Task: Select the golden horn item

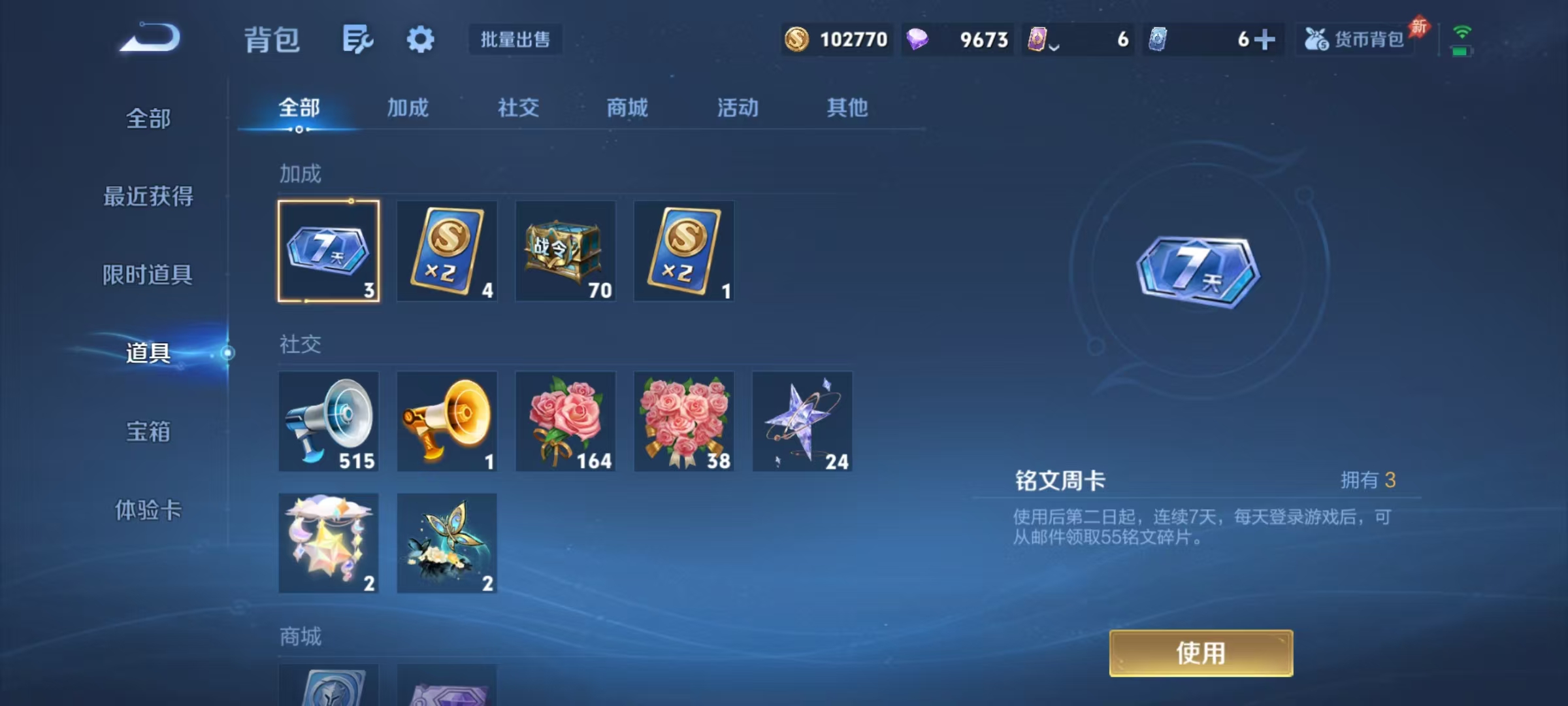Action: [447, 421]
